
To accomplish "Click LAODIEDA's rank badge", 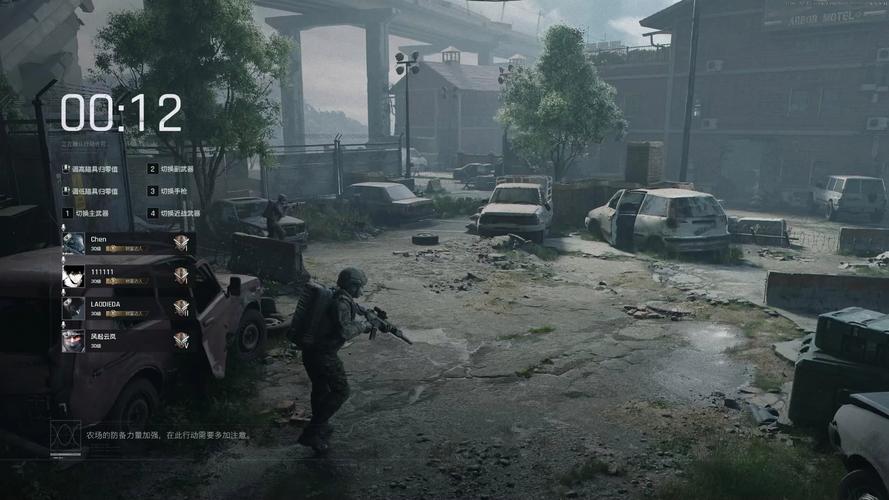I will [x=181, y=307].
